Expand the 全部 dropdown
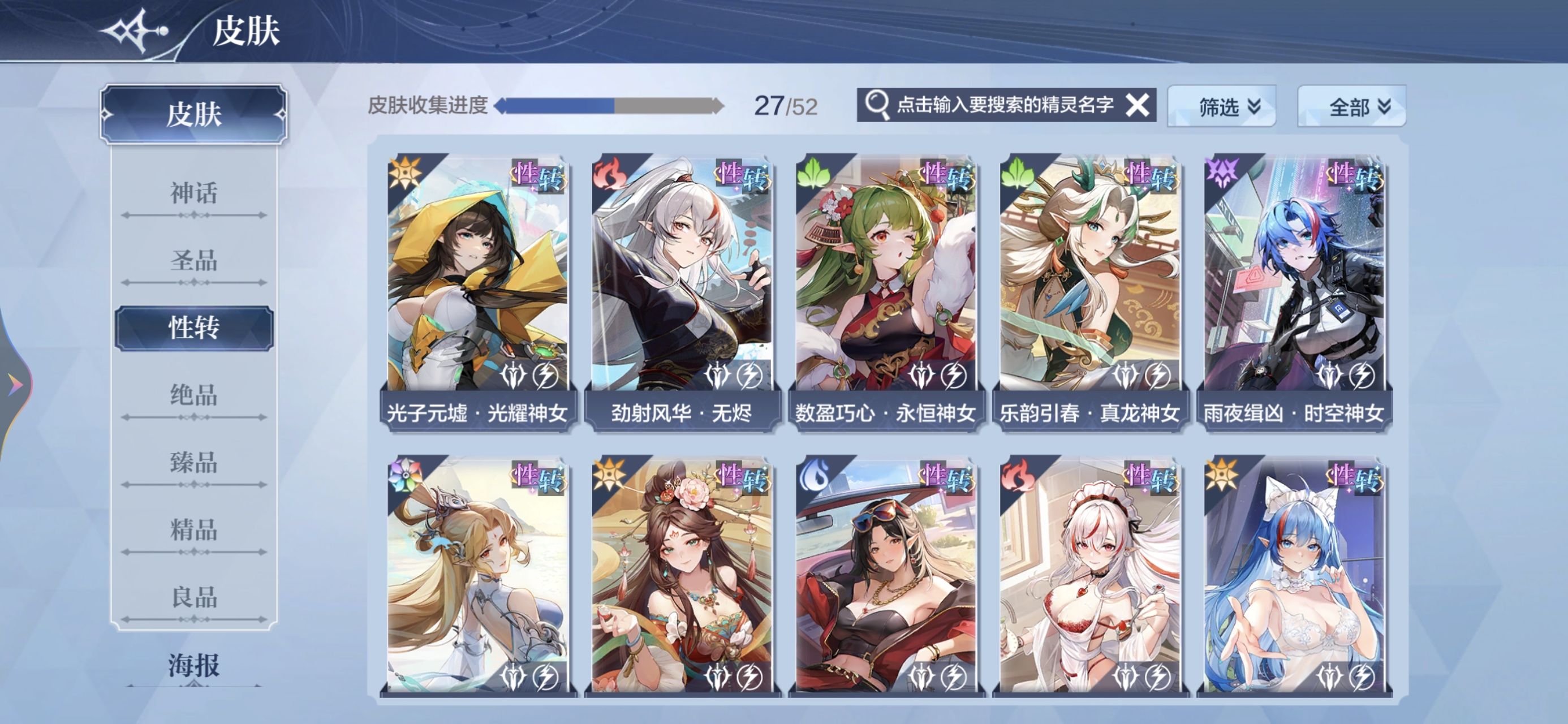Screen dimensions: 1568x724 (1351, 106)
